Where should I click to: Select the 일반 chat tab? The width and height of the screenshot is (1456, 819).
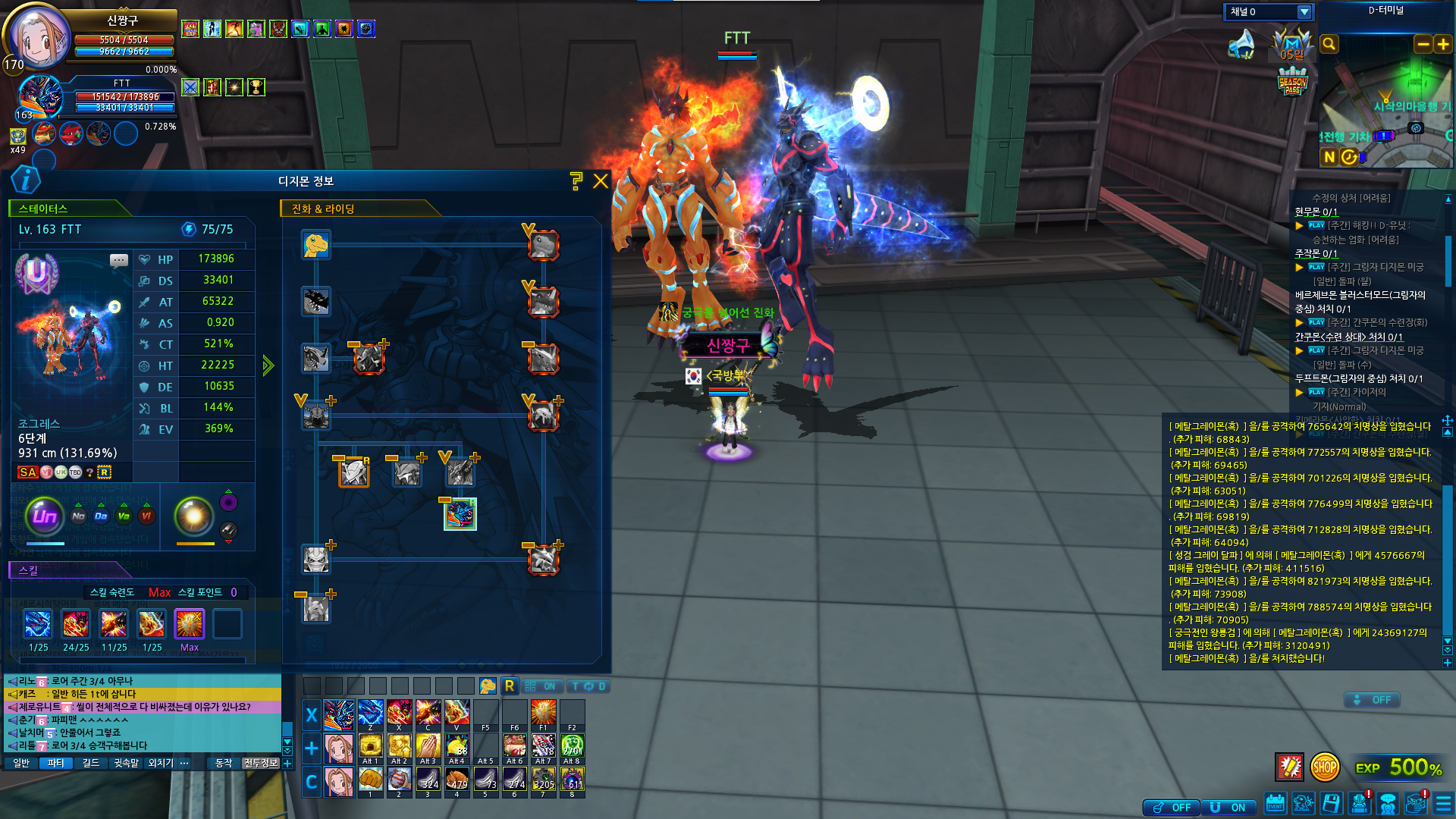pyautogui.click(x=21, y=763)
